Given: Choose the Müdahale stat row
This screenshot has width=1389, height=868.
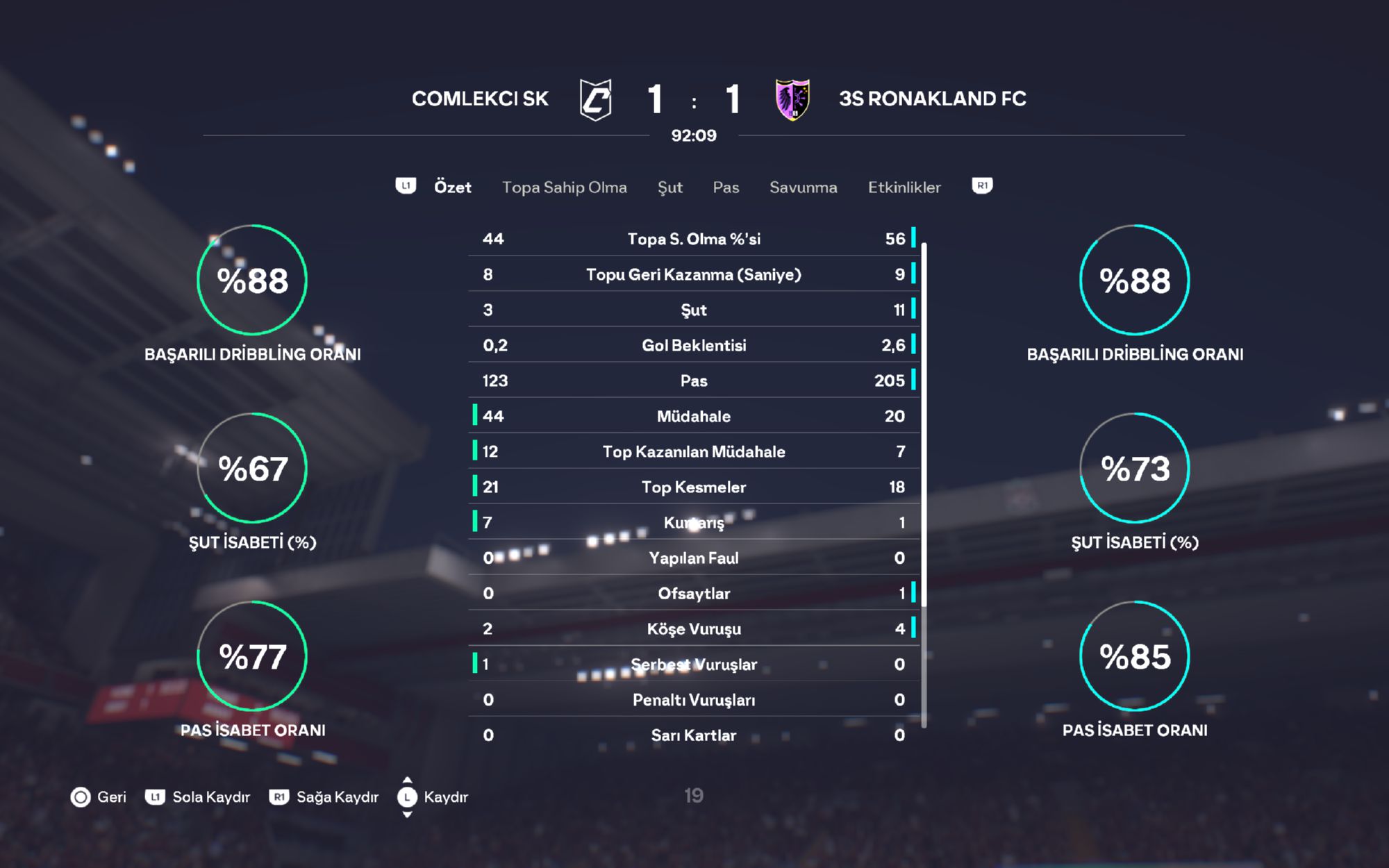Looking at the screenshot, I should click(x=694, y=416).
